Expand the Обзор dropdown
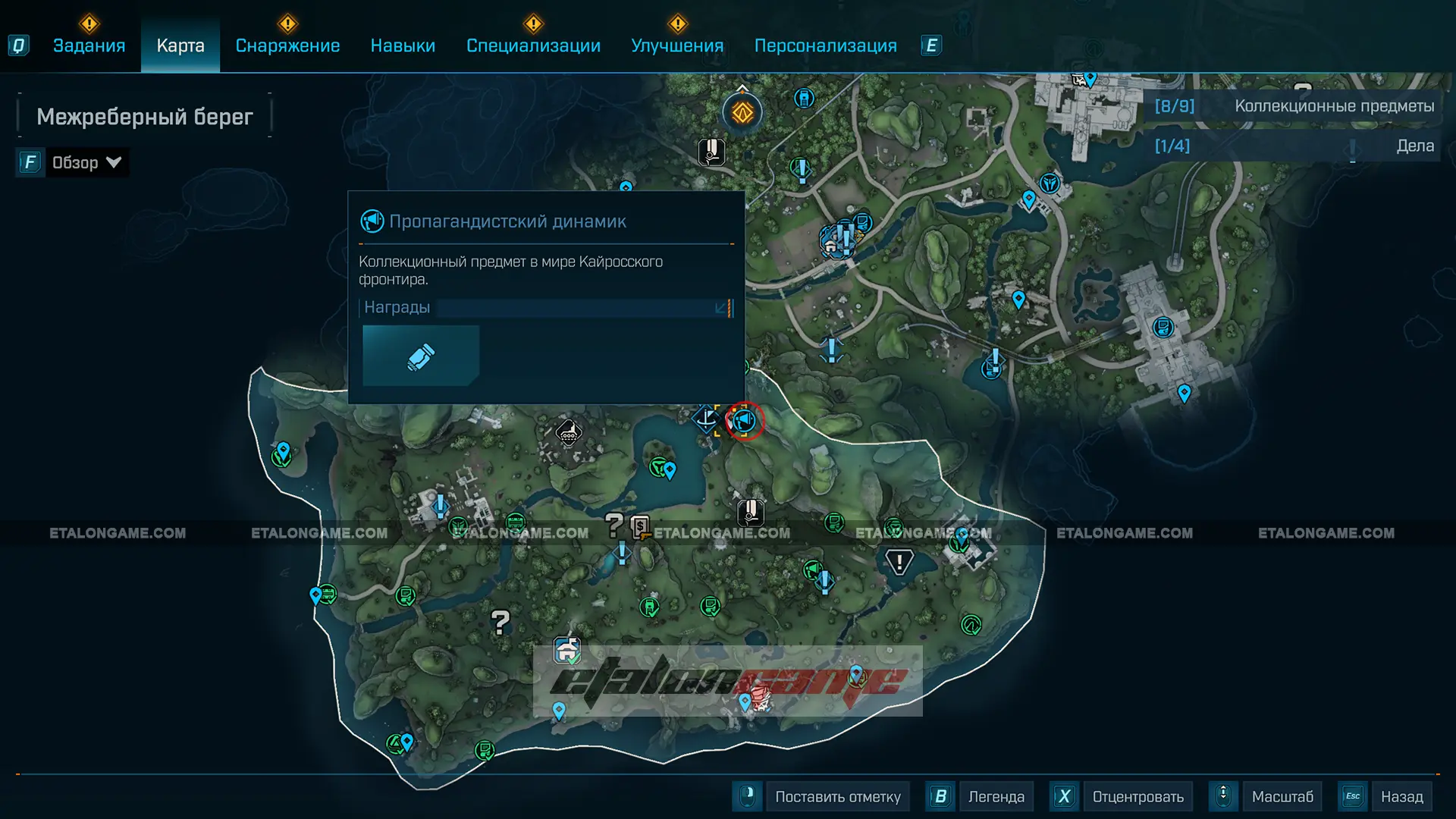 [x=86, y=162]
